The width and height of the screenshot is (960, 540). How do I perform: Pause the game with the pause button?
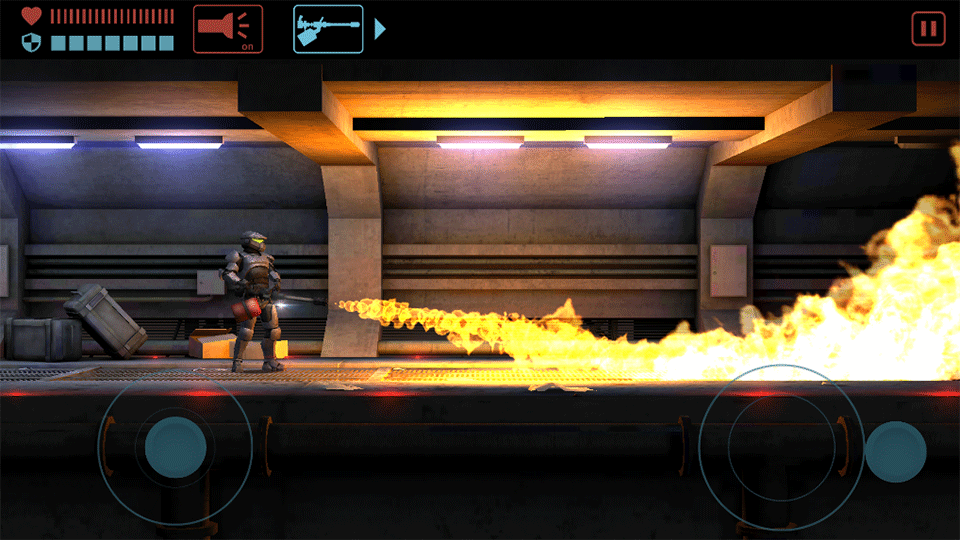coord(928,28)
